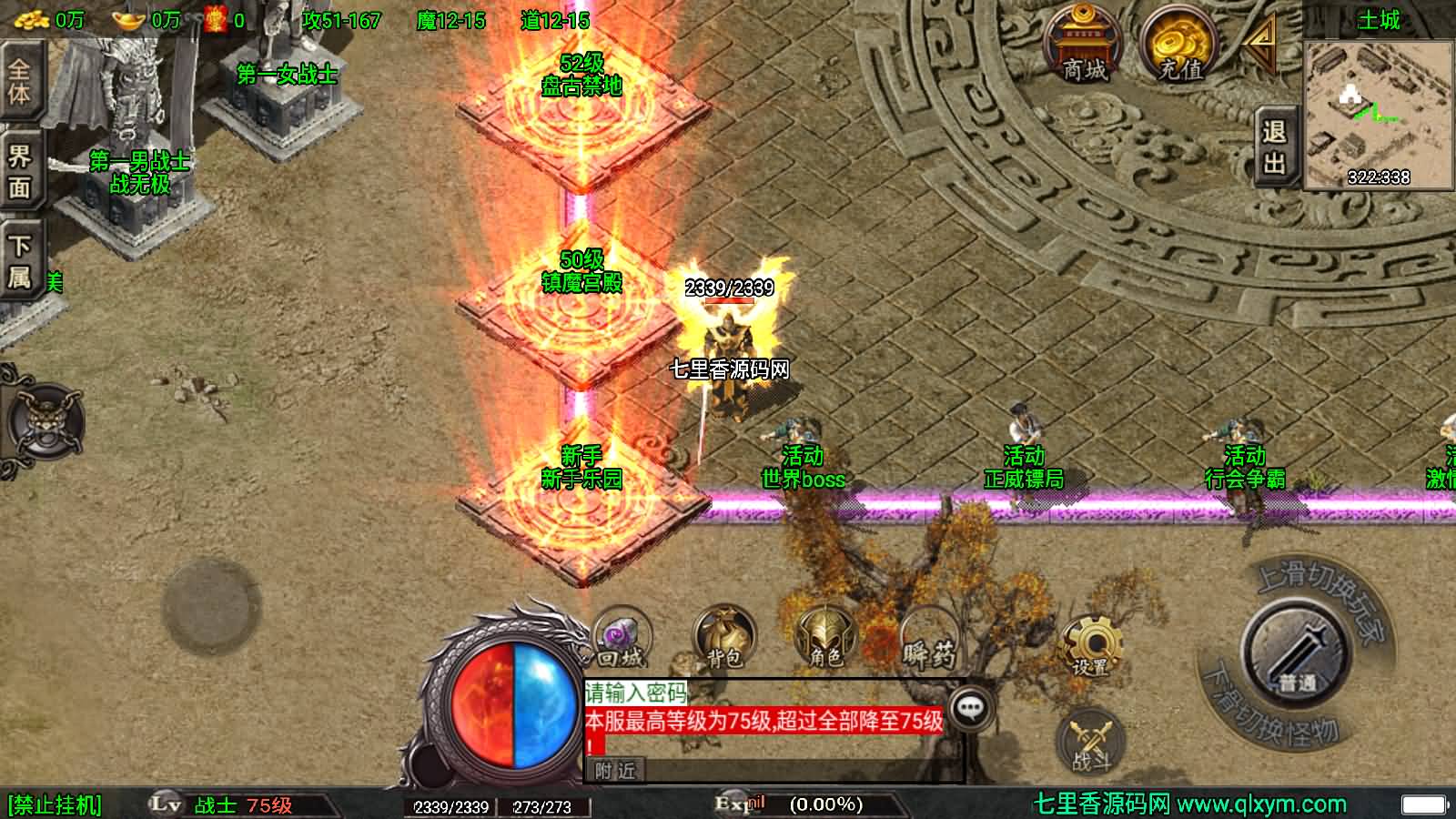Image resolution: width=1456 pixels, height=819 pixels.
Task: Click the 请输入密码 password input field
Action: pos(635,693)
